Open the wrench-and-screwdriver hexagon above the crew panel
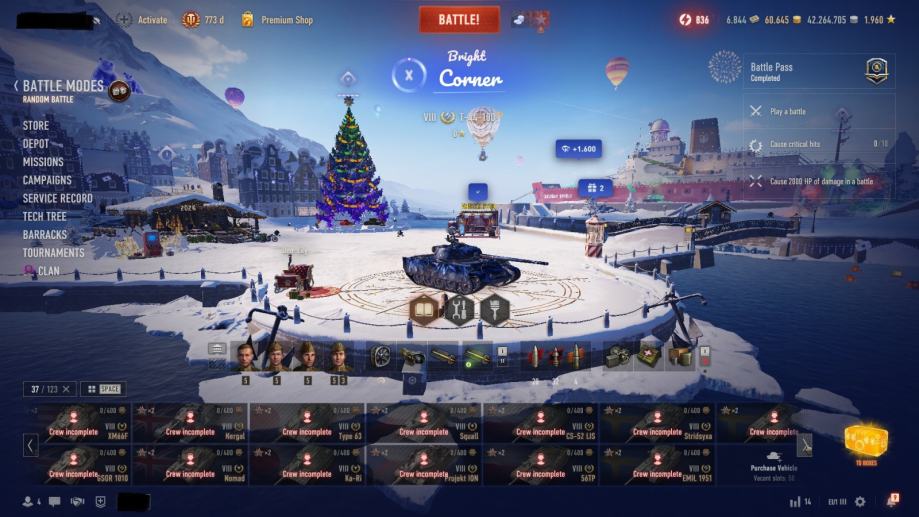This screenshot has height=517, width=919. tap(459, 310)
